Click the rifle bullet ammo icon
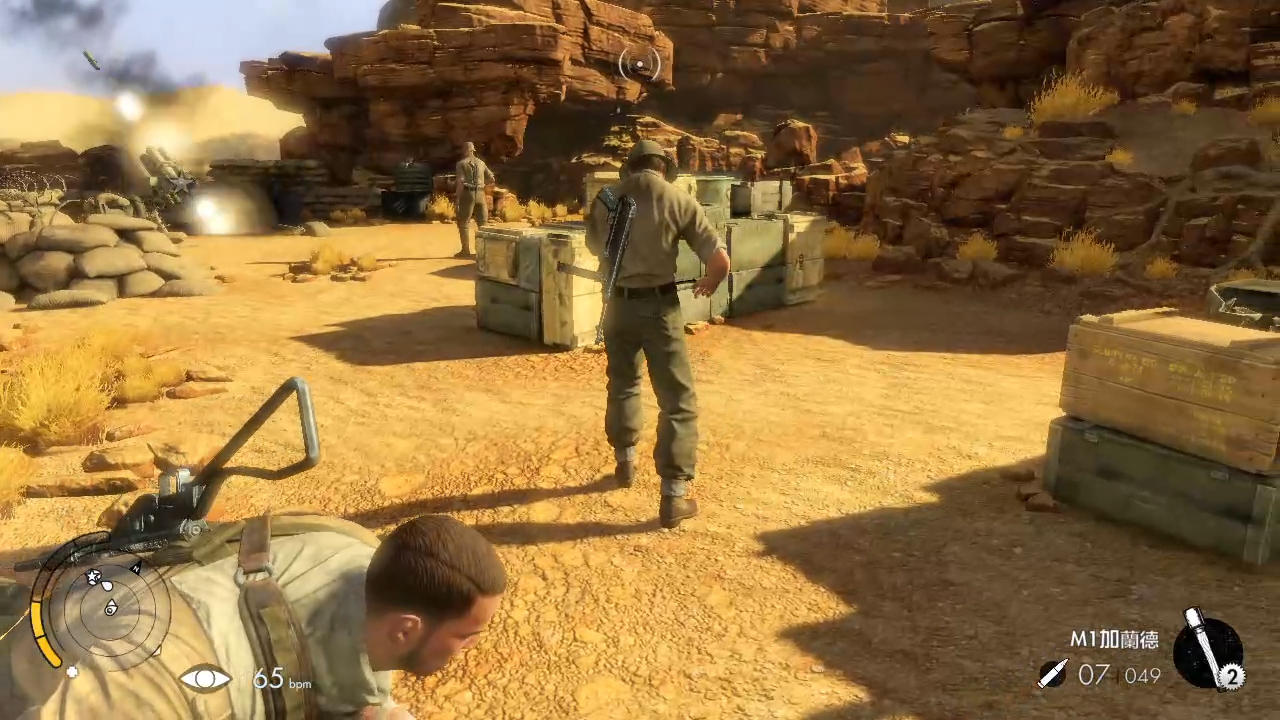Image resolution: width=1280 pixels, height=720 pixels. pyautogui.click(x=1052, y=674)
